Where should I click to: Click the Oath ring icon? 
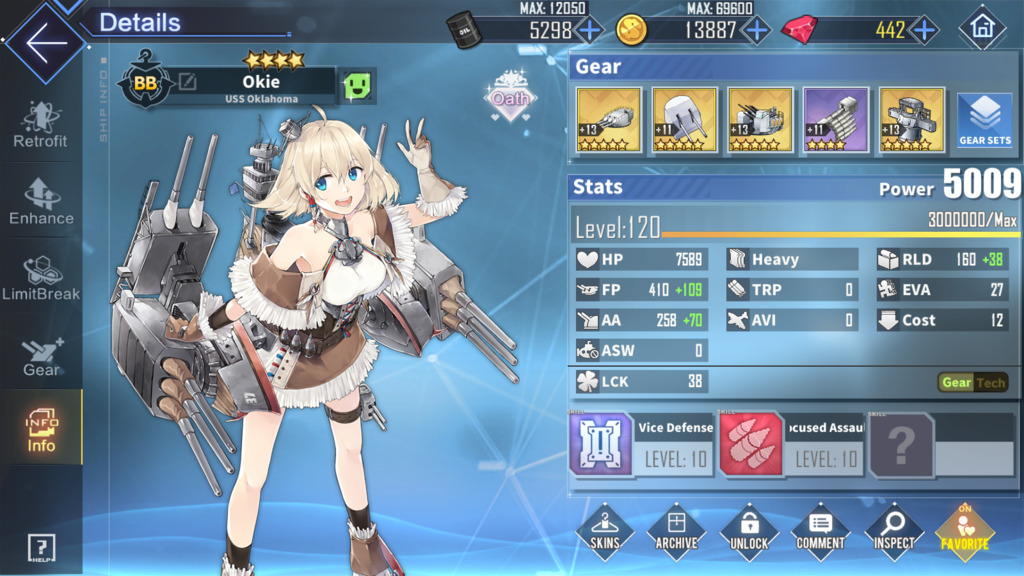pos(511,98)
